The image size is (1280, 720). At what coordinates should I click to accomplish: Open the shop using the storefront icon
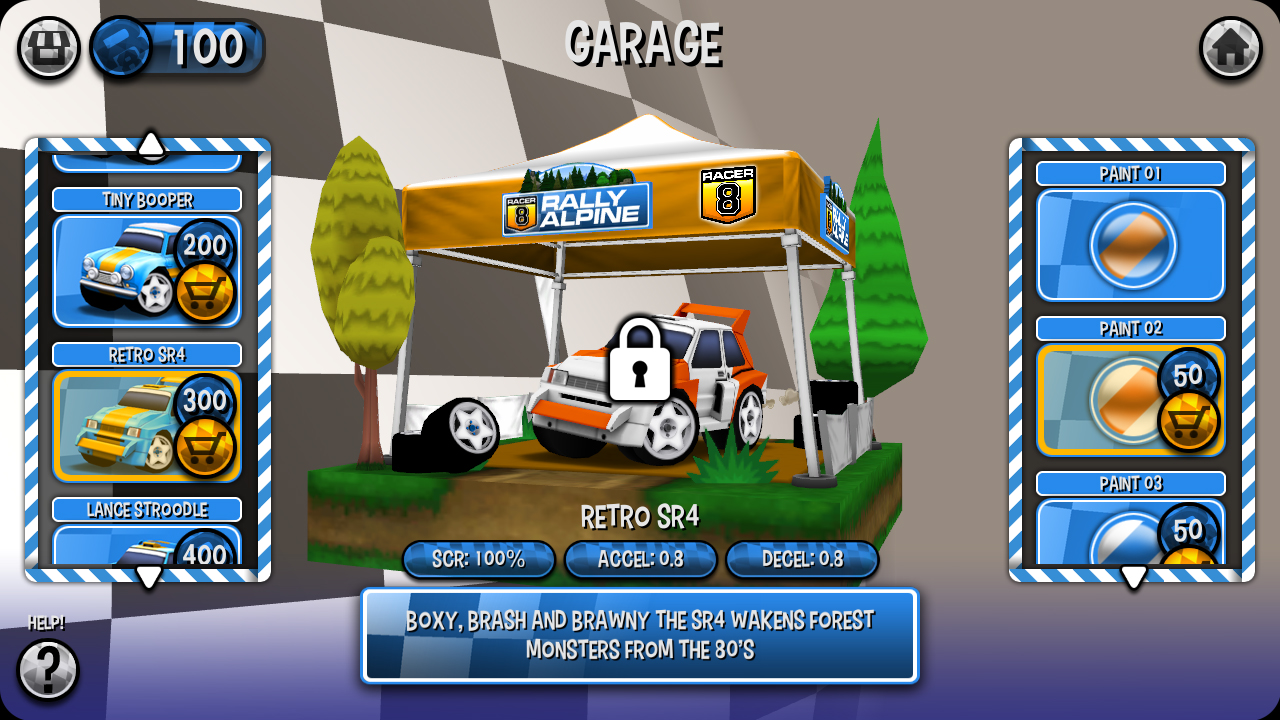click(x=47, y=45)
